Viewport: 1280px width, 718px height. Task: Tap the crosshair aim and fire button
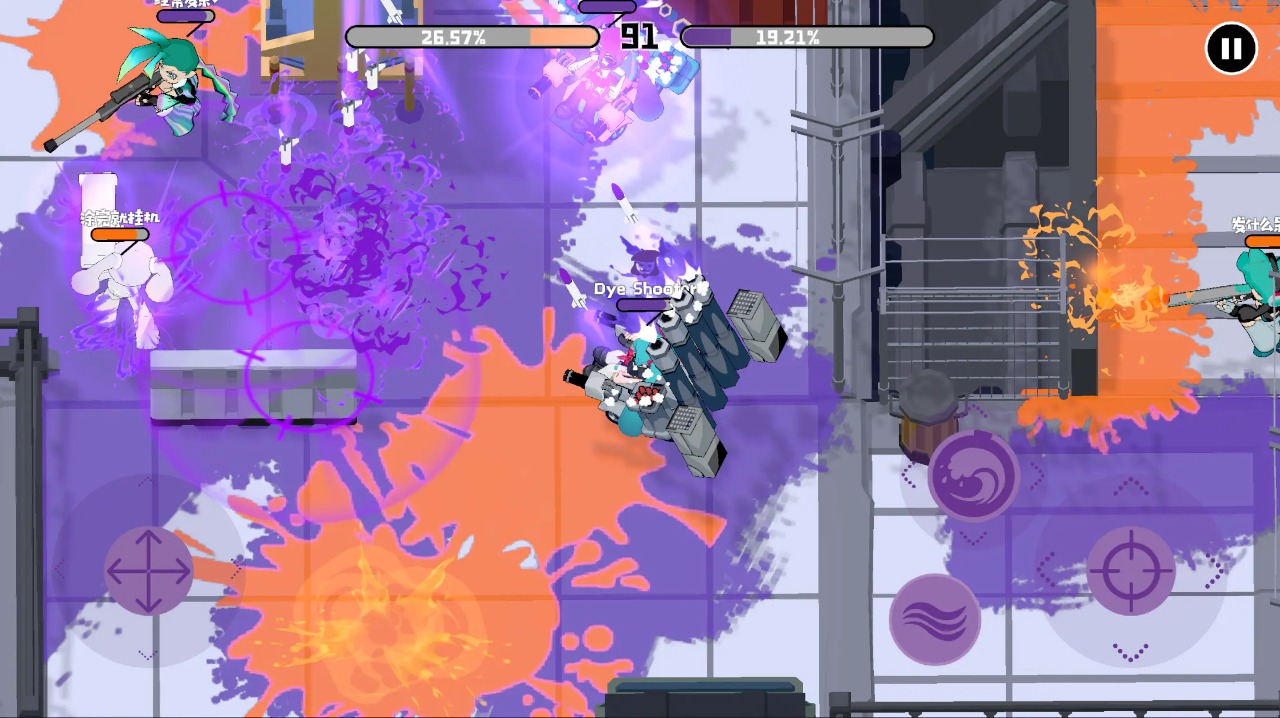pos(1130,571)
